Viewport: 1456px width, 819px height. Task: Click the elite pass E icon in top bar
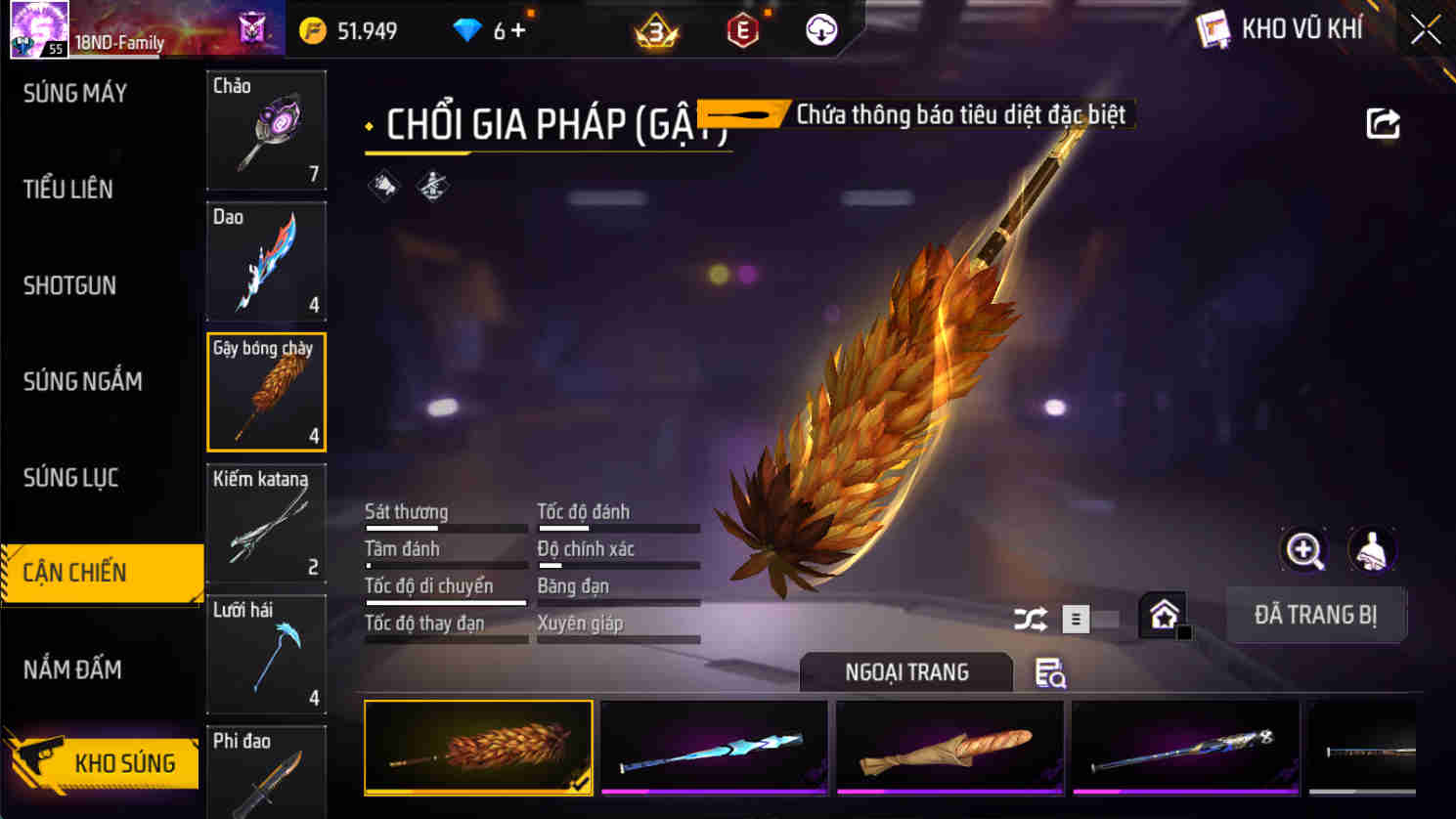point(740,29)
